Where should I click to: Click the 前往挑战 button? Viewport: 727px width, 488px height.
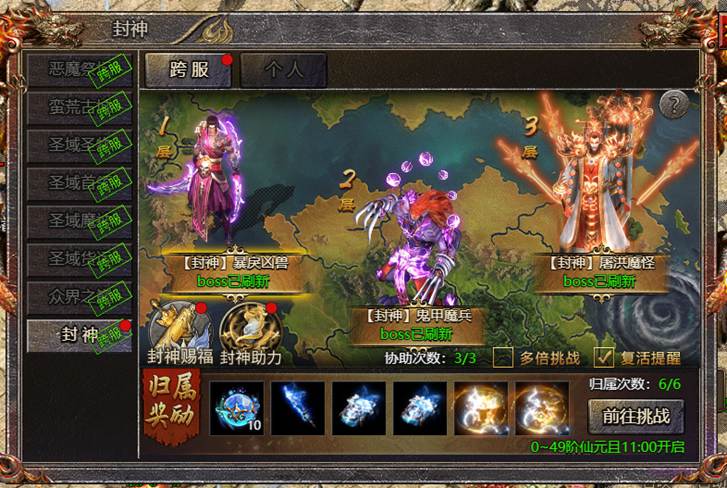click(x=635, y=415)
